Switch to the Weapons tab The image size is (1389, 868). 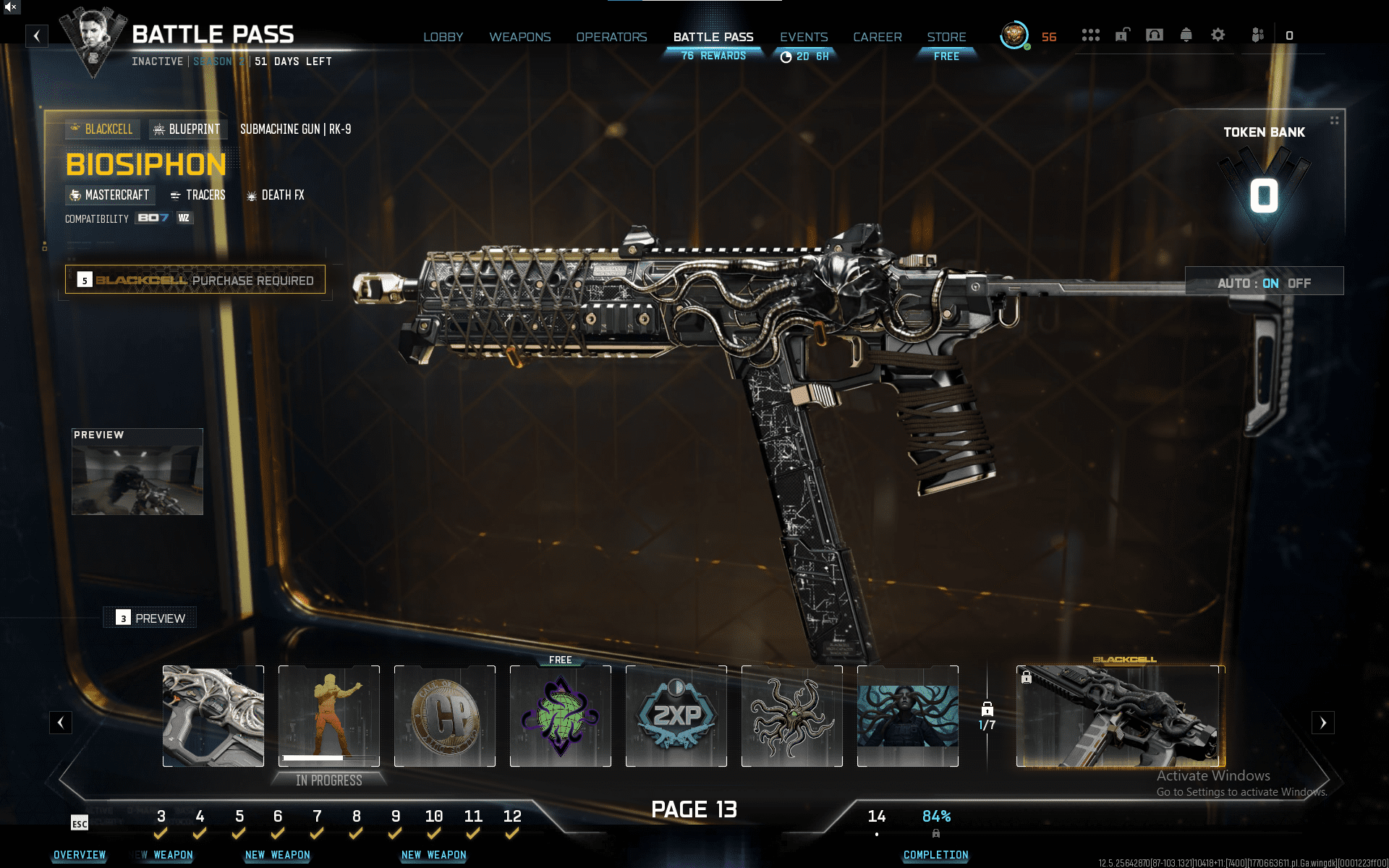tap(519, 37)
